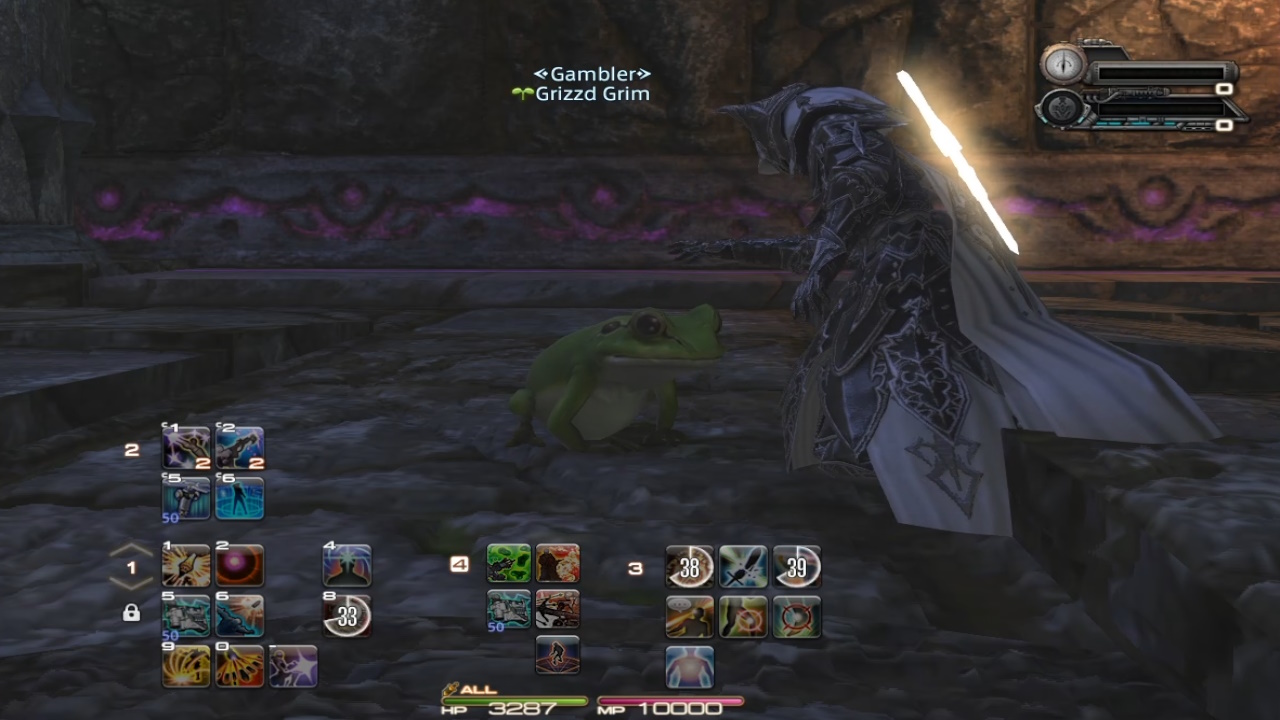Viewport: 1280px width, 720px height.
Task: Click the ALL label above the HP bar
Action: [x=480, y=688]
